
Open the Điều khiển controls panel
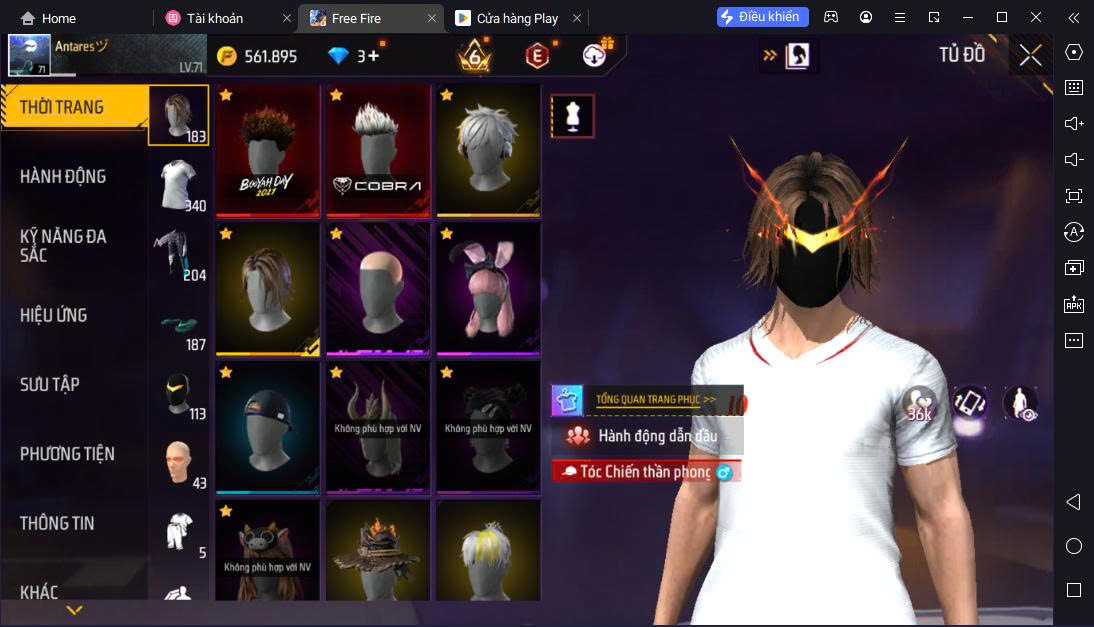[762, 17]
